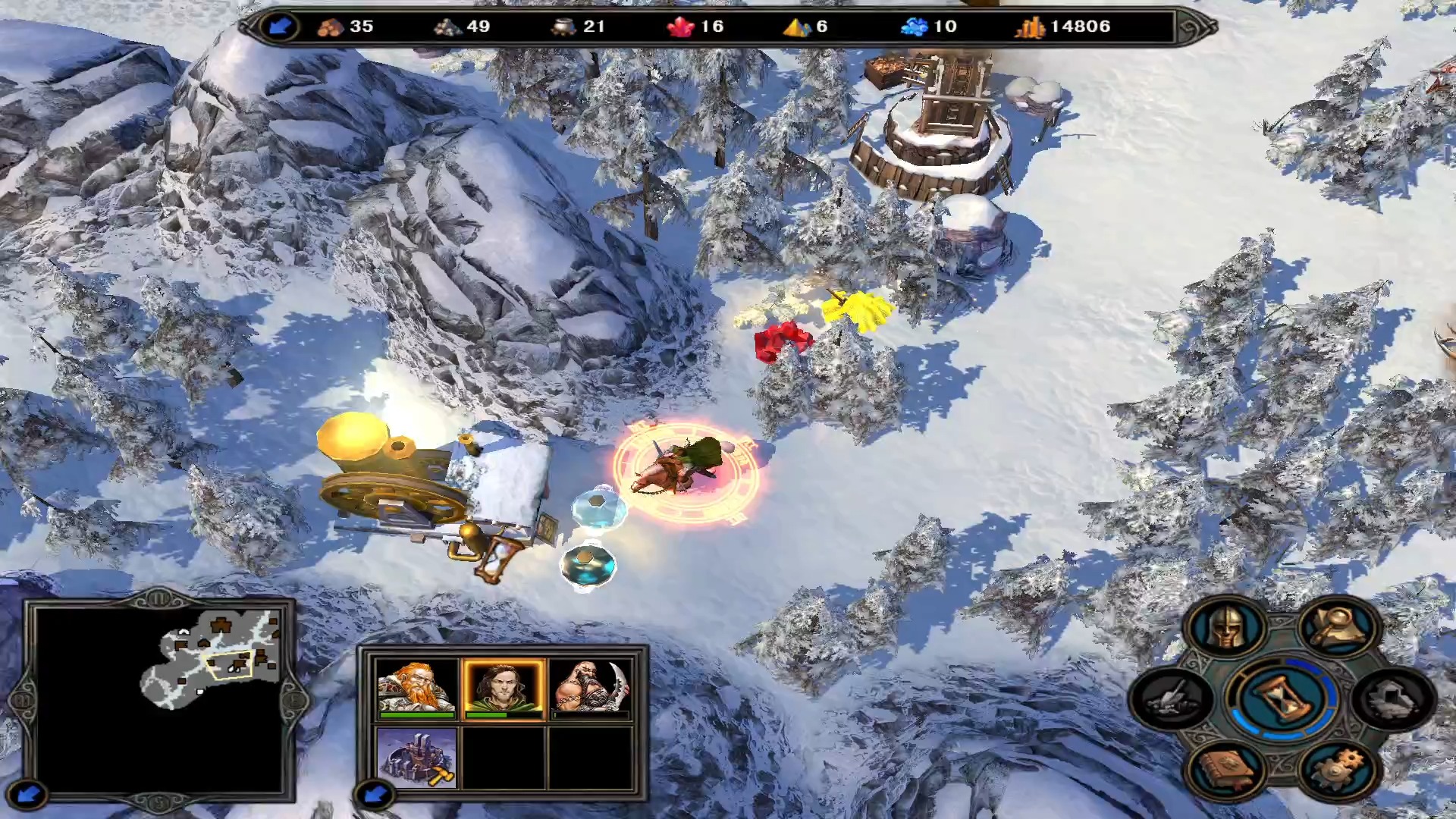
Task: Click the greyed-out shovel dig icon
Action: click(x=1170, y=699)
